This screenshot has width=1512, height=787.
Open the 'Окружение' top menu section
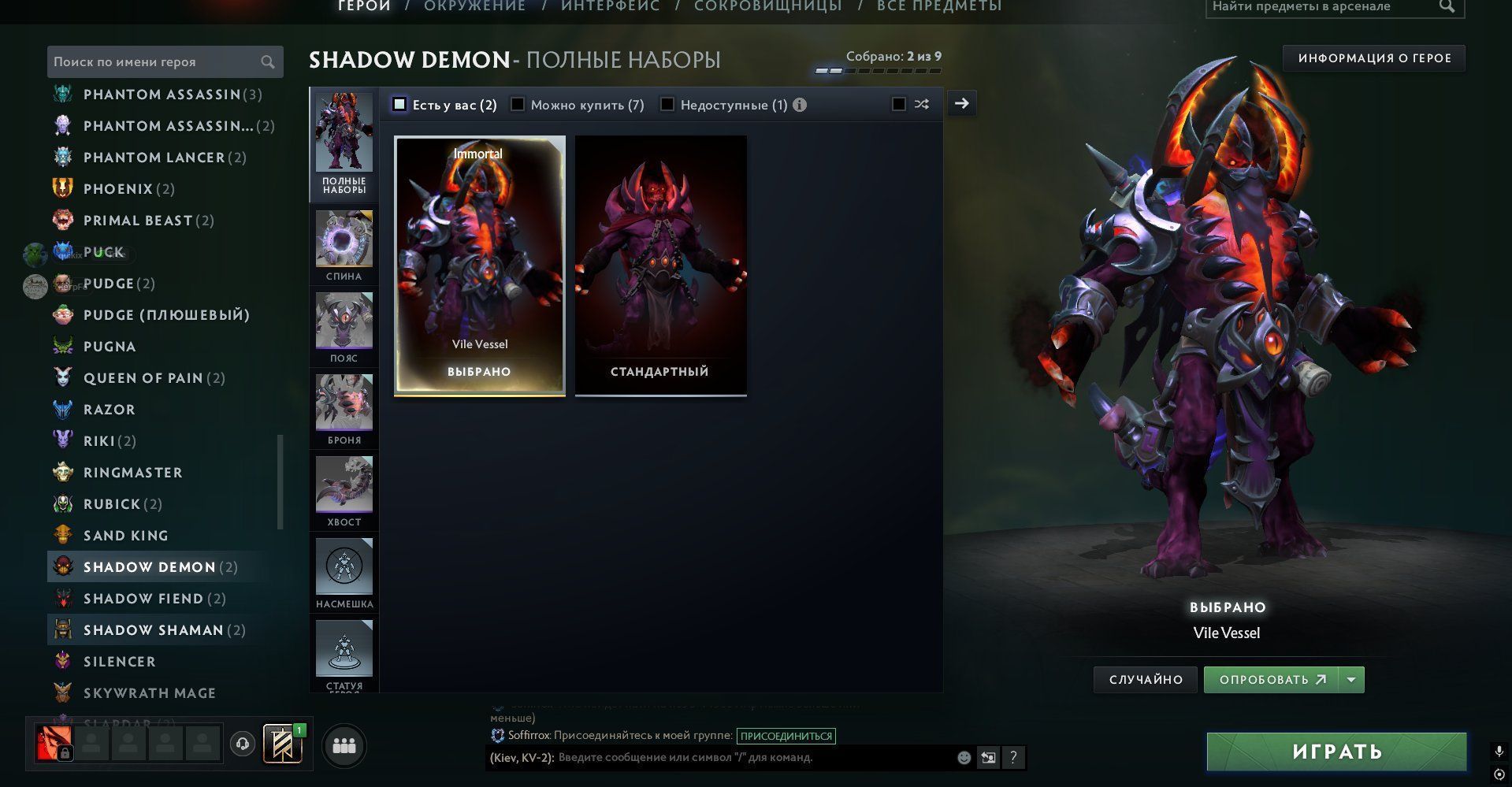(474, 6)
